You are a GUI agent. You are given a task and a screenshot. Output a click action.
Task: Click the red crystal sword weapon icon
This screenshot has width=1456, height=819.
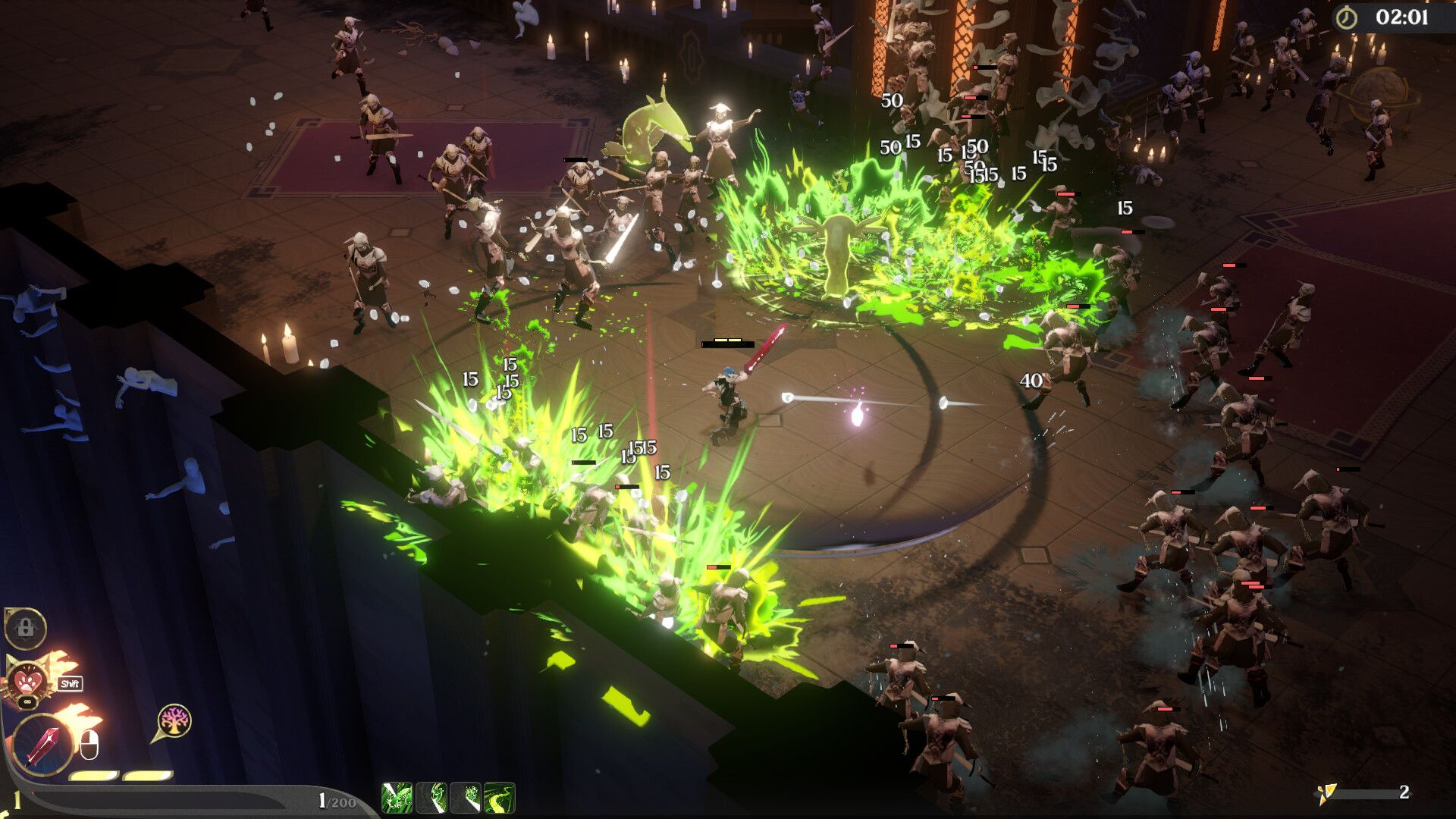pos(42,745)
